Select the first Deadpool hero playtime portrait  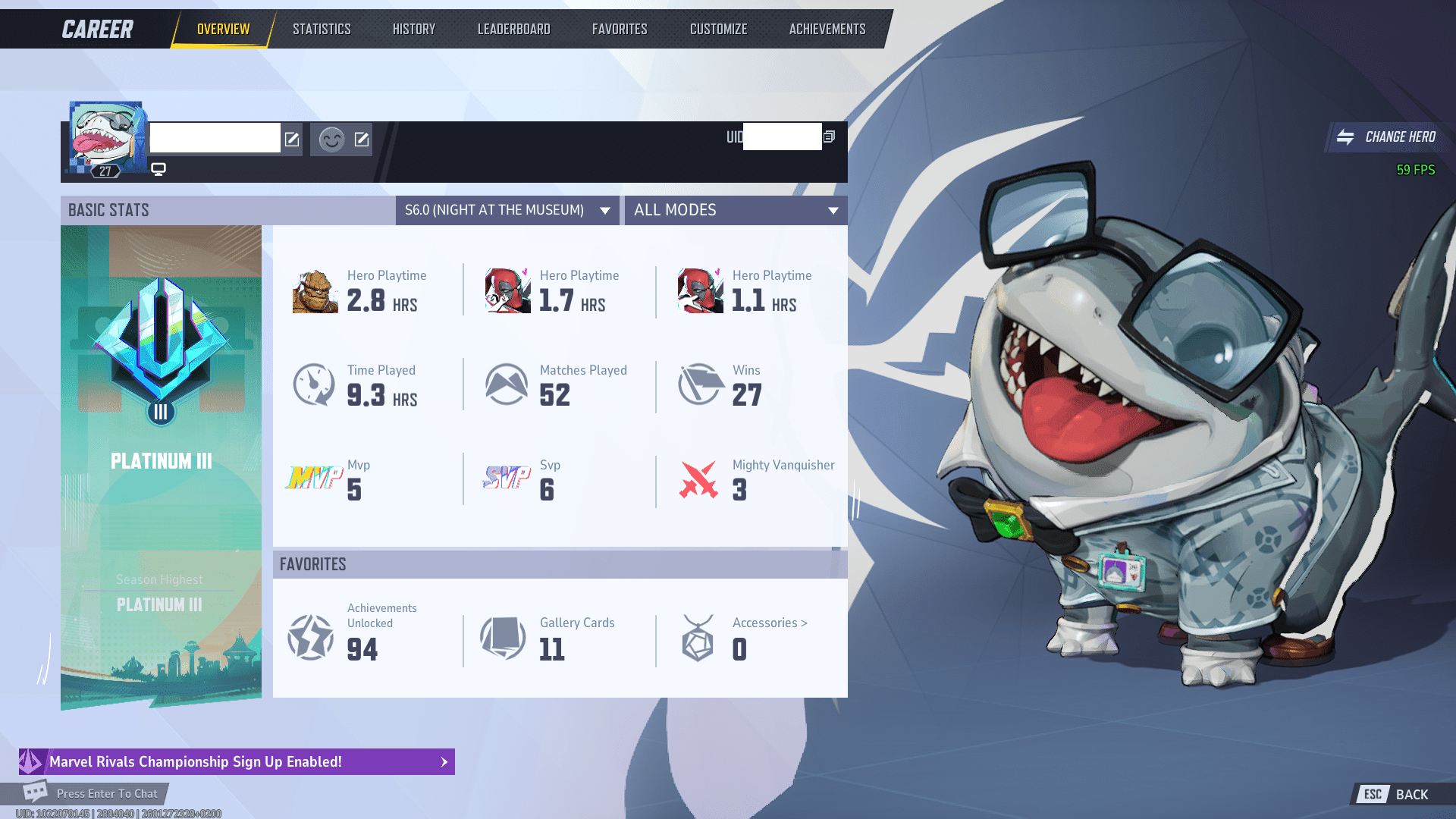[x=505, y=289]
